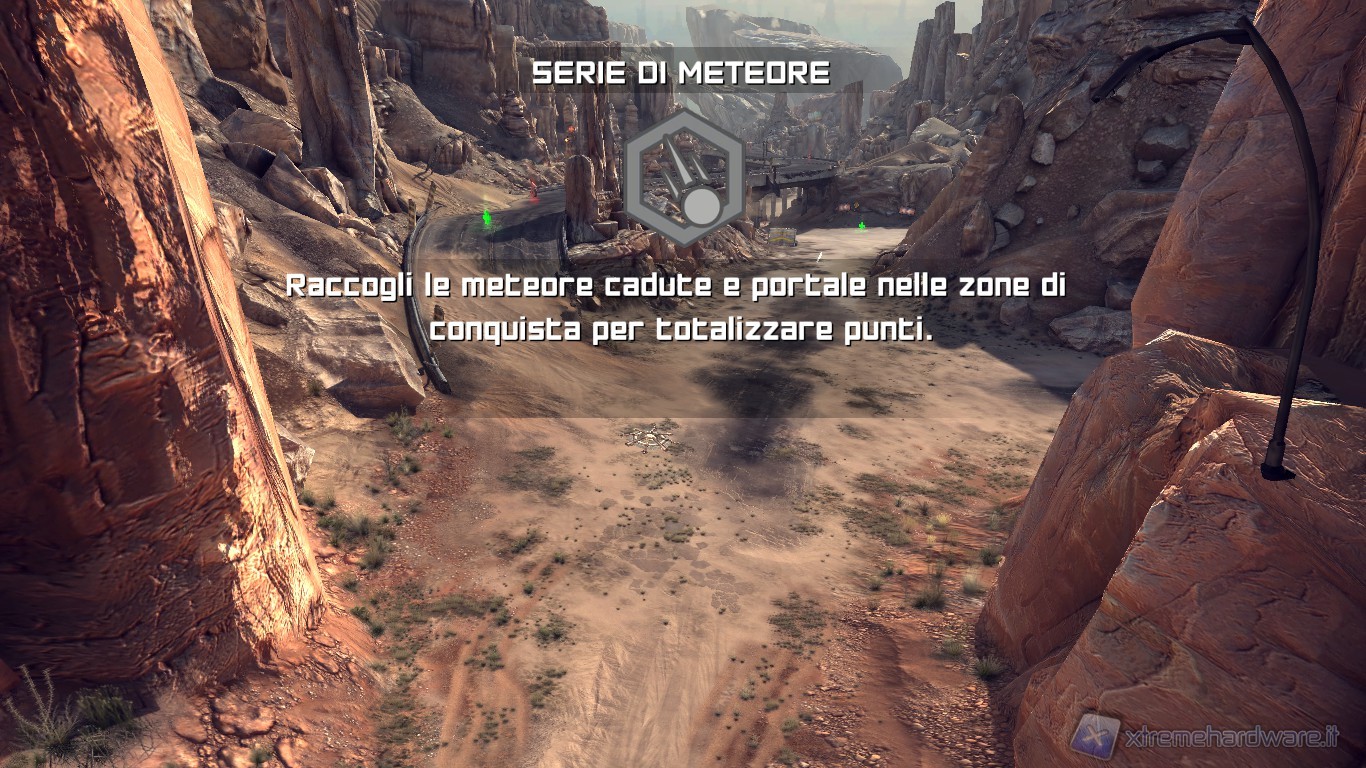Screen dimensions: 1366x768
Task: Click the meteor hexagon mode emblem
Action: click(683, 179)
